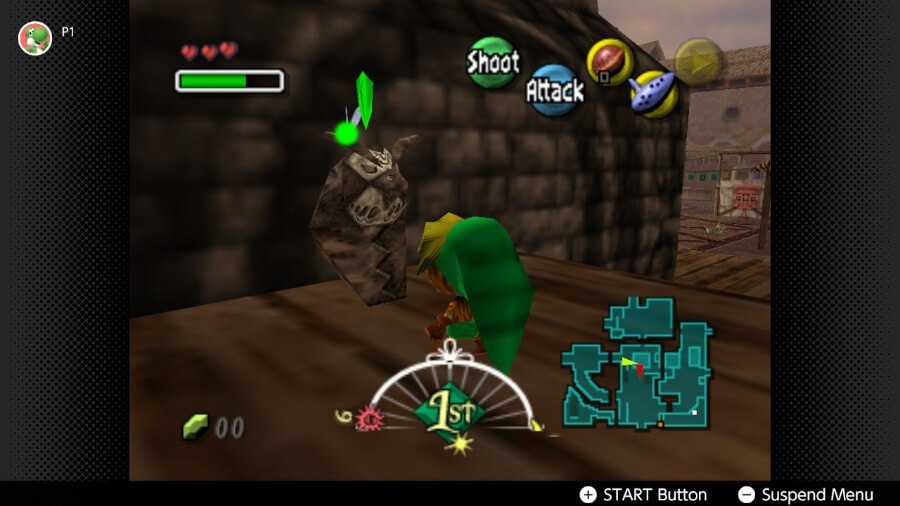Select the Ocarina of Time item icon
Viewport: 900px width, 506px height.
click(654, 94)
